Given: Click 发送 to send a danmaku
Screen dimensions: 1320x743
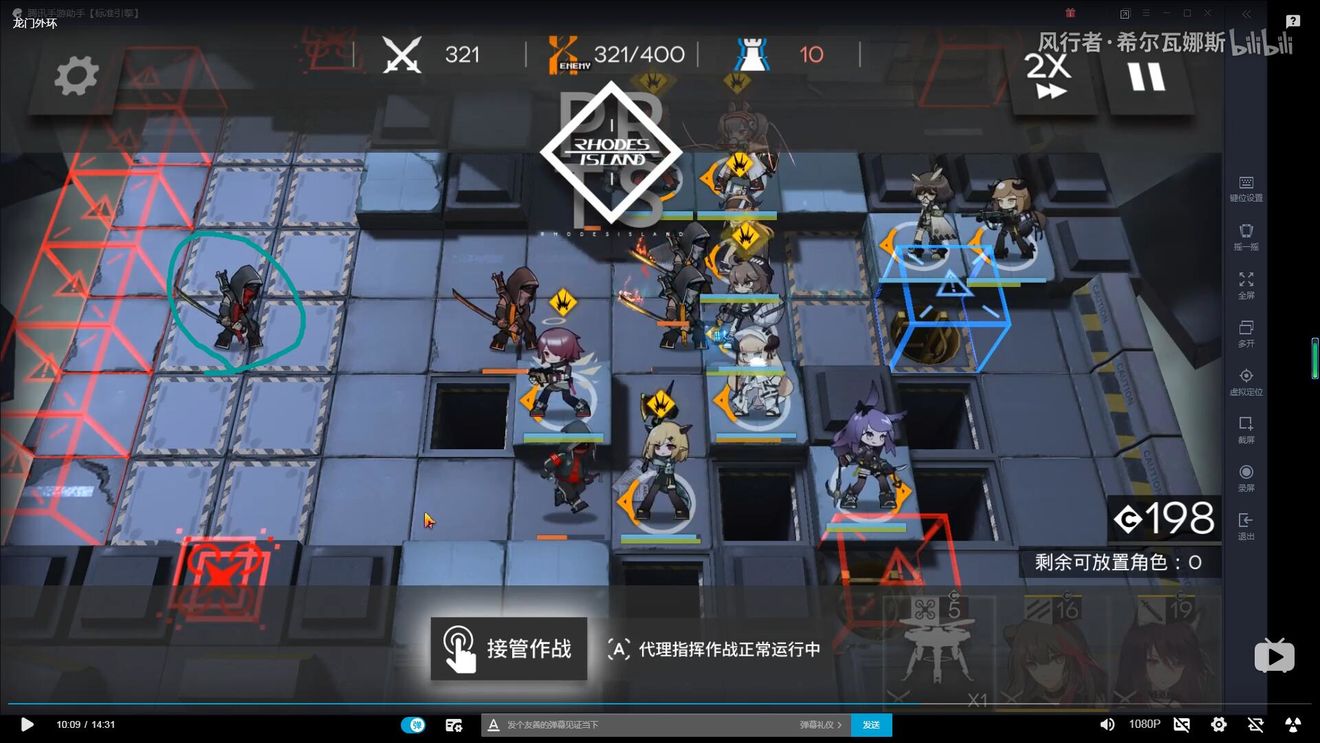Looking at the screenshot, I should tap(870, 724).
